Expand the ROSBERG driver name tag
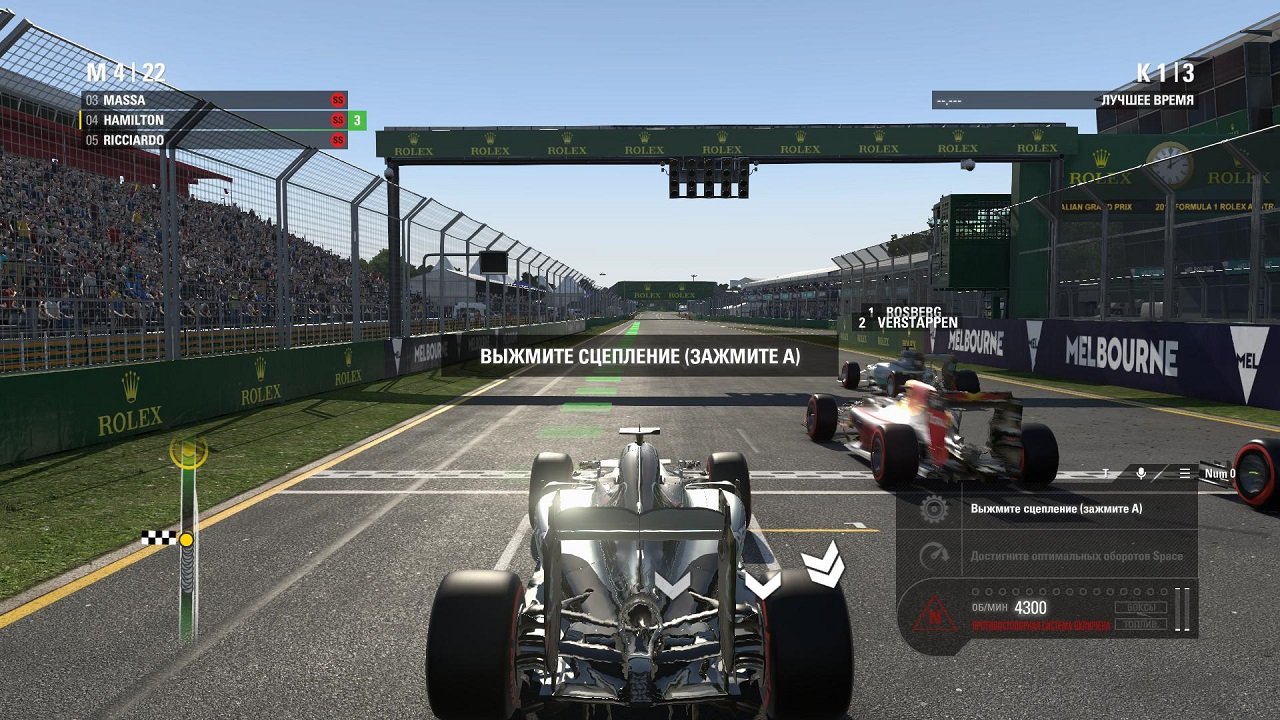Image resolution: width=1280 pixels, height=720 pixels. [x=915, y=309]
